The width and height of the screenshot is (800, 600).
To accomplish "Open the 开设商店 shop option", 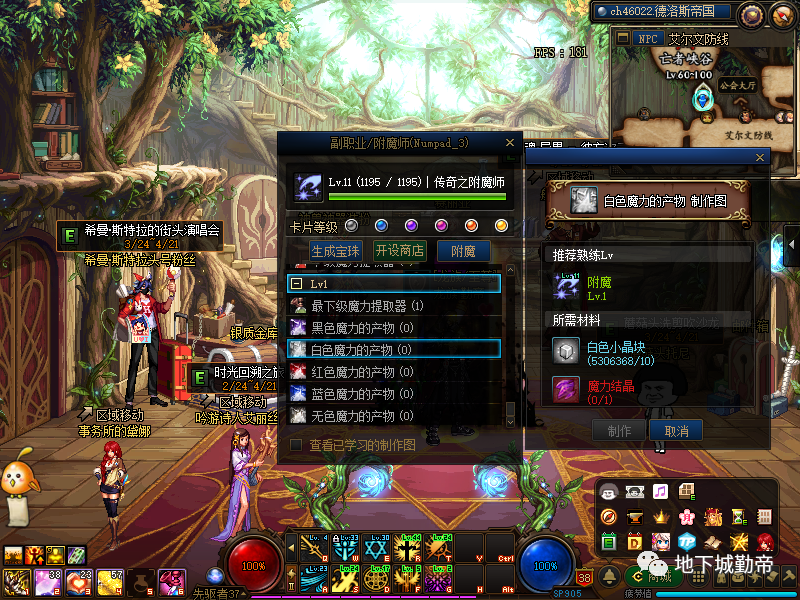I will click(x=399, y=251).
